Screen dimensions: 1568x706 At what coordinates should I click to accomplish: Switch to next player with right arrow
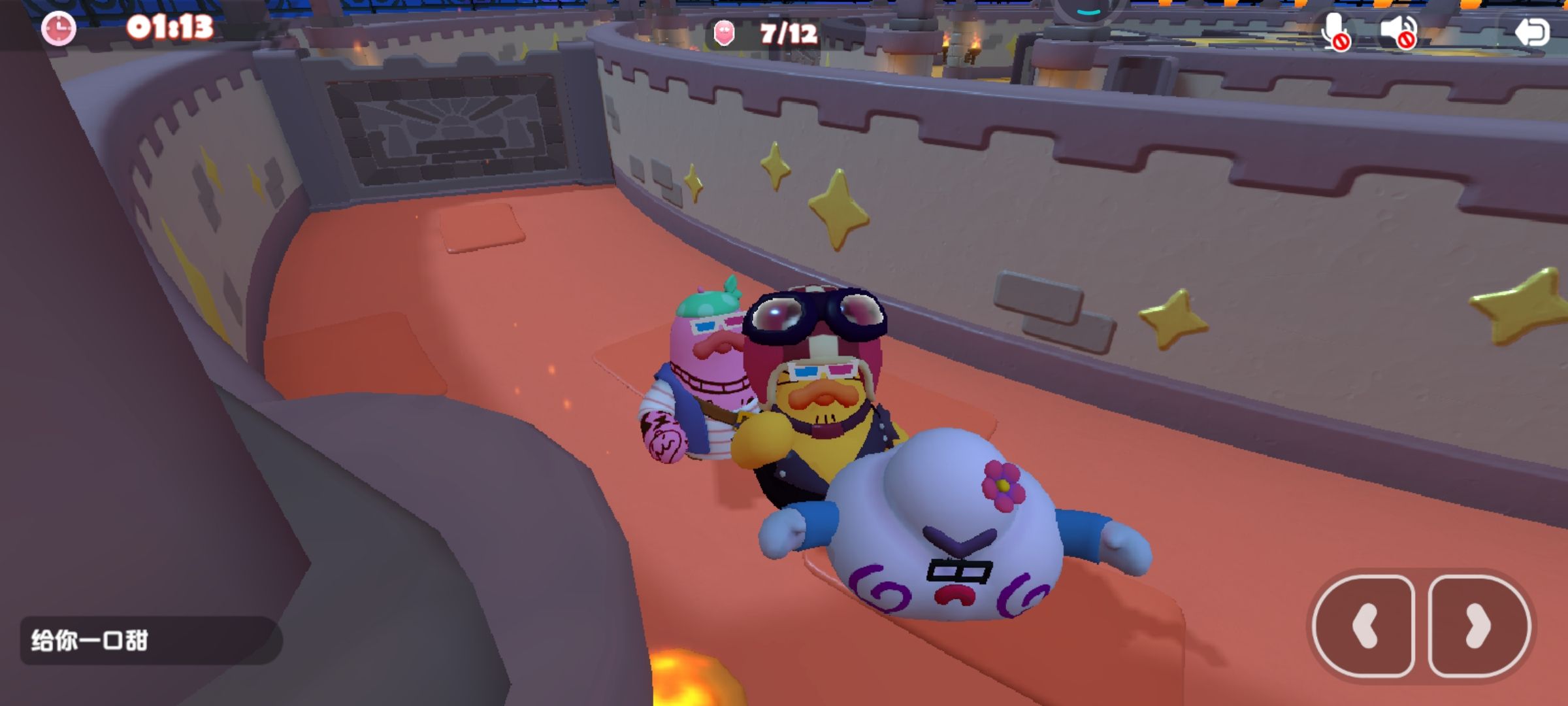pos(1478,626)
